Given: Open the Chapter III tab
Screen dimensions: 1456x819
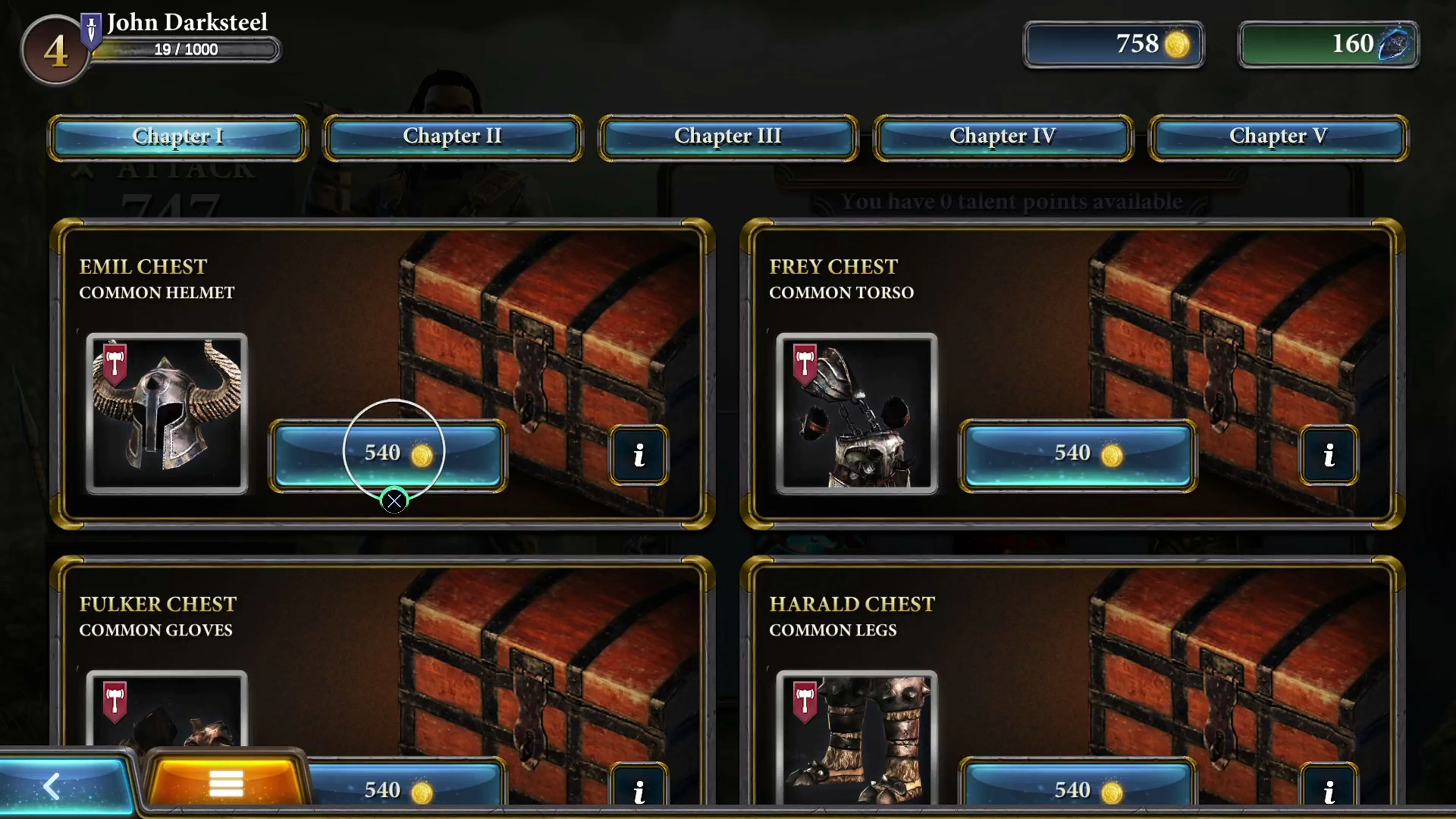Looking at the screenshot, I should (728, 136).
